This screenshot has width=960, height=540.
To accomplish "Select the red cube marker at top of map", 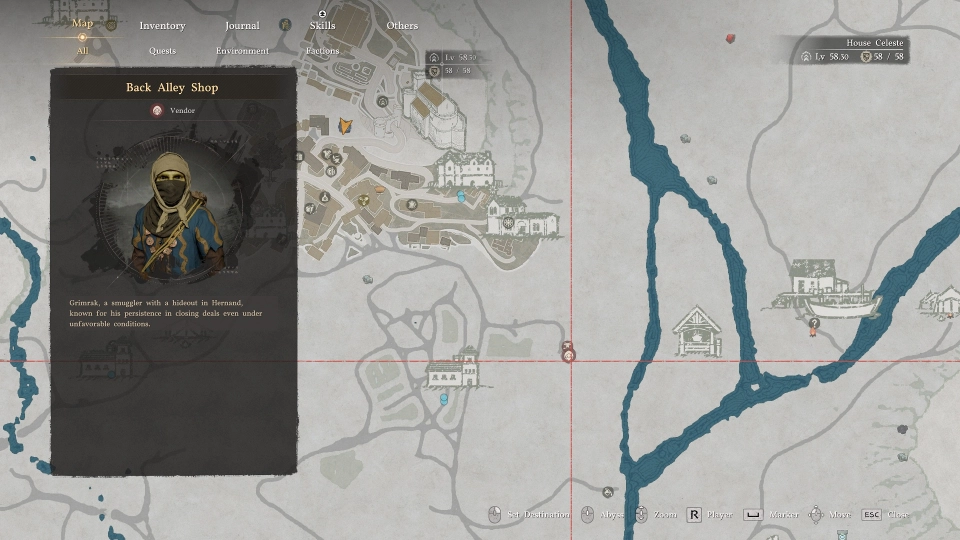I will click(731, 39).
